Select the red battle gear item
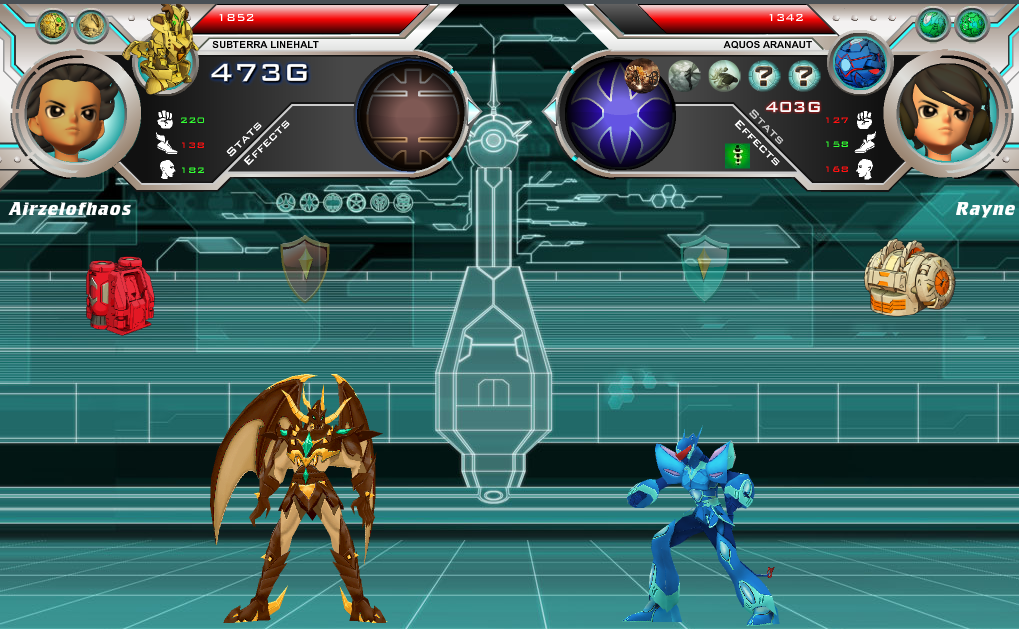 (119, 294)
